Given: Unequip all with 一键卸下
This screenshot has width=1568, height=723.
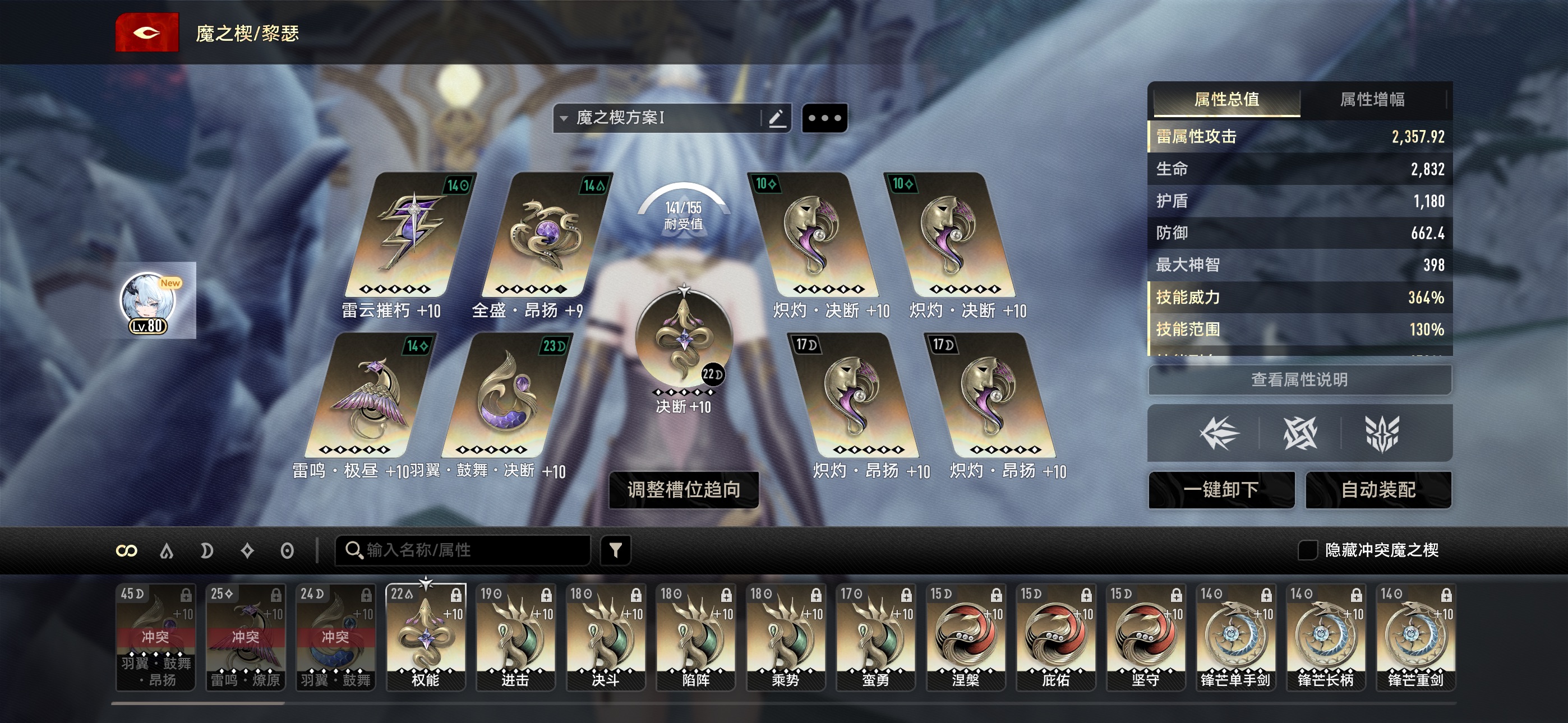Looking at the screenshot, I should 1221,489.
